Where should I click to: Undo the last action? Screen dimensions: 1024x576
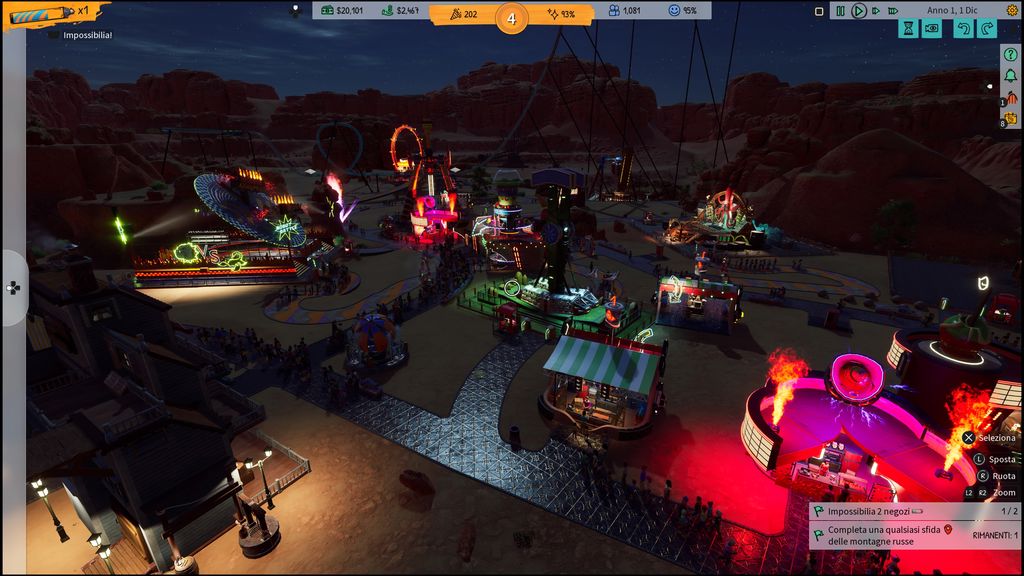pyautogui.click(x=962, y=28)
